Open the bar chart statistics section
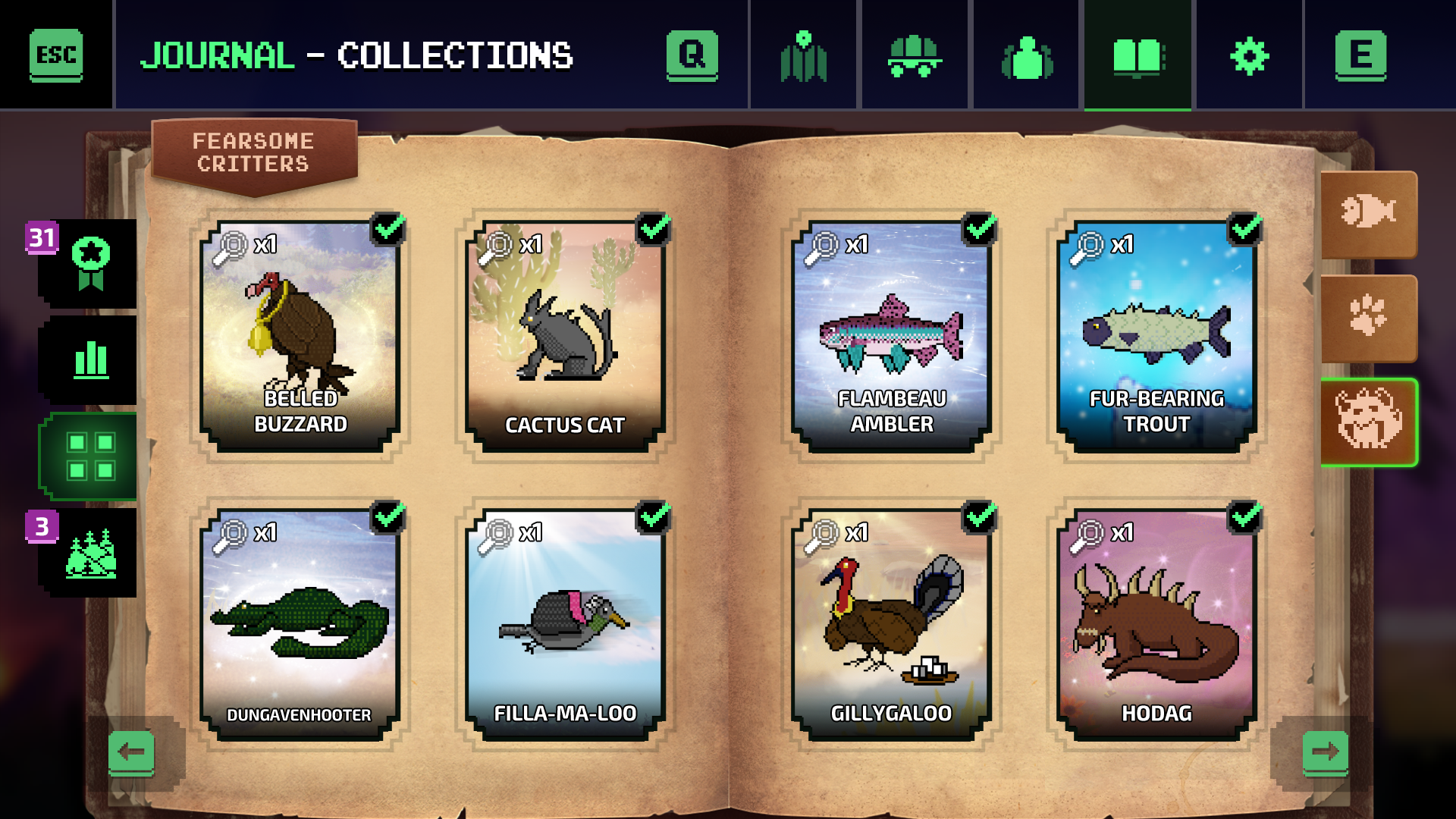 (90, 359)
